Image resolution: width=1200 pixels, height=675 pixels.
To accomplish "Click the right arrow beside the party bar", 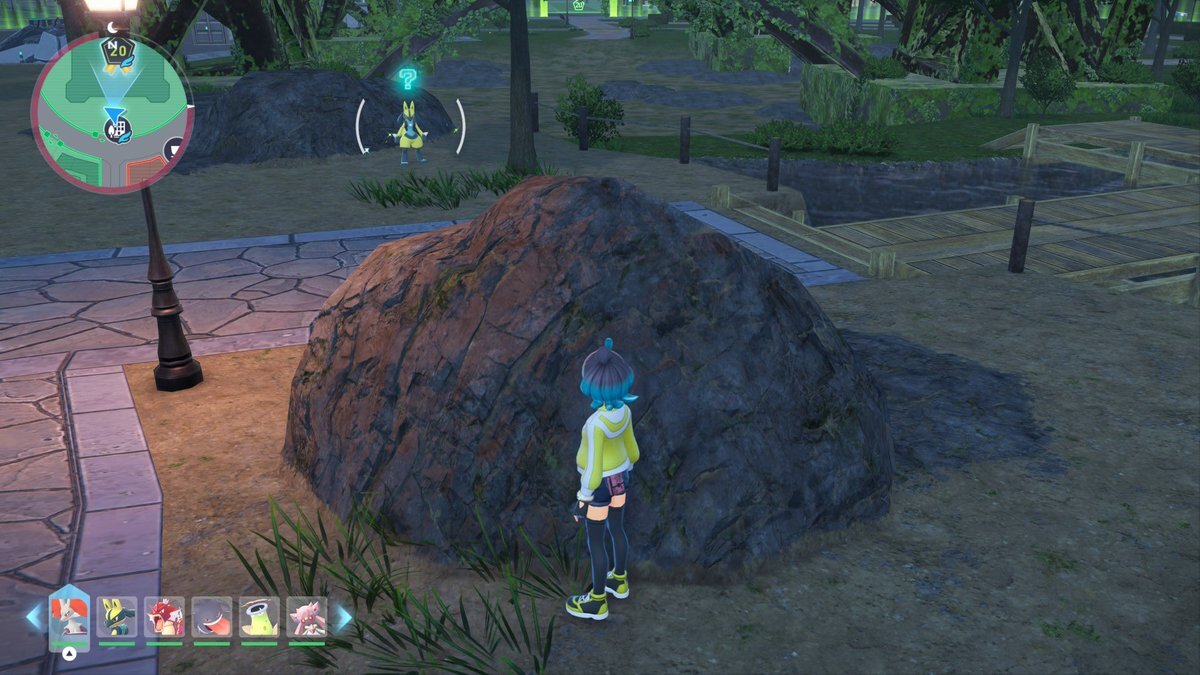I will pos(342,617).
